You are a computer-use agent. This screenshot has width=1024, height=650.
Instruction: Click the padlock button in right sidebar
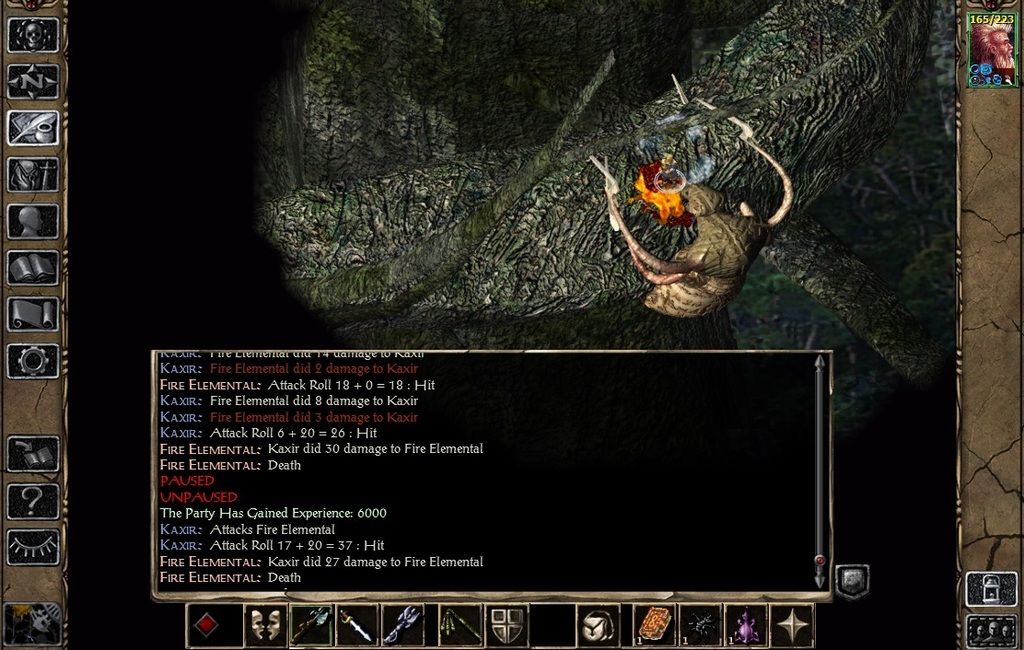pyautogui.click(x=990, y=588)
